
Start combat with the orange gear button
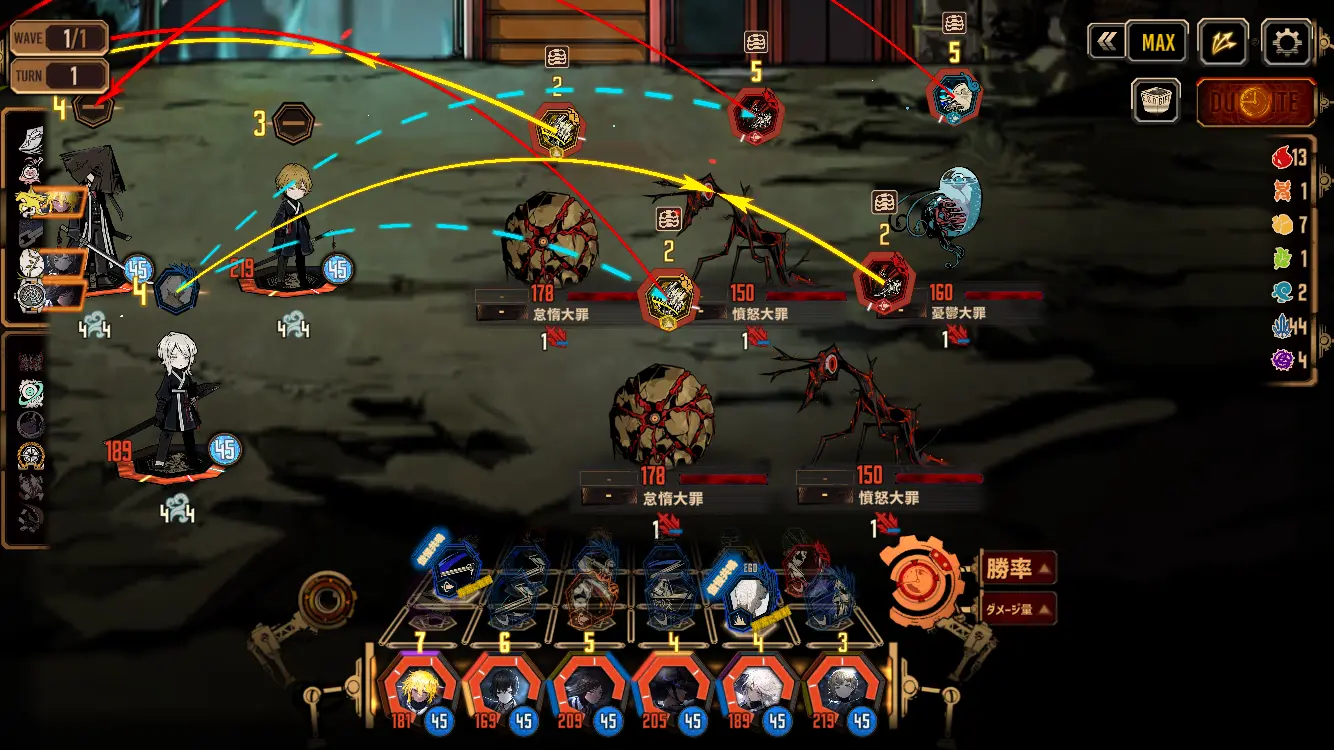click(922, 580)
